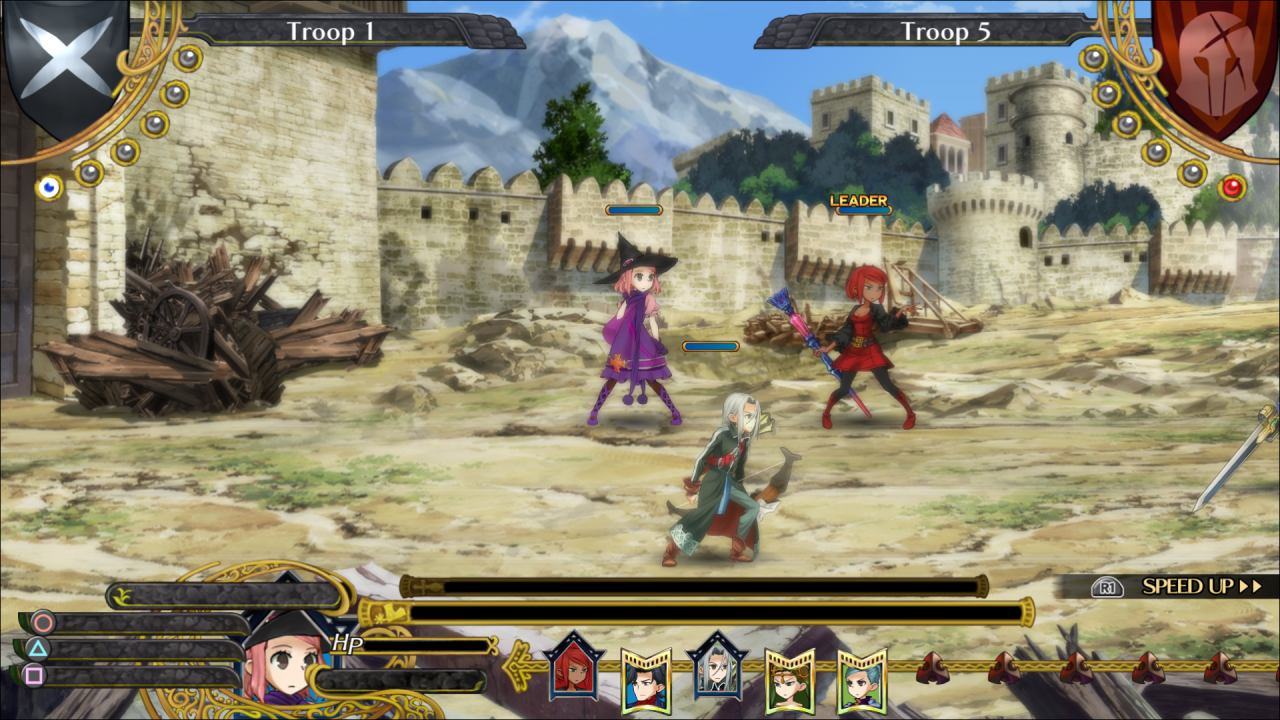Open the Troop 1 crossed-blades shield emblem
Image resolution: width=1280 pixels, height=720 pixels.
[x=65, y=62]
